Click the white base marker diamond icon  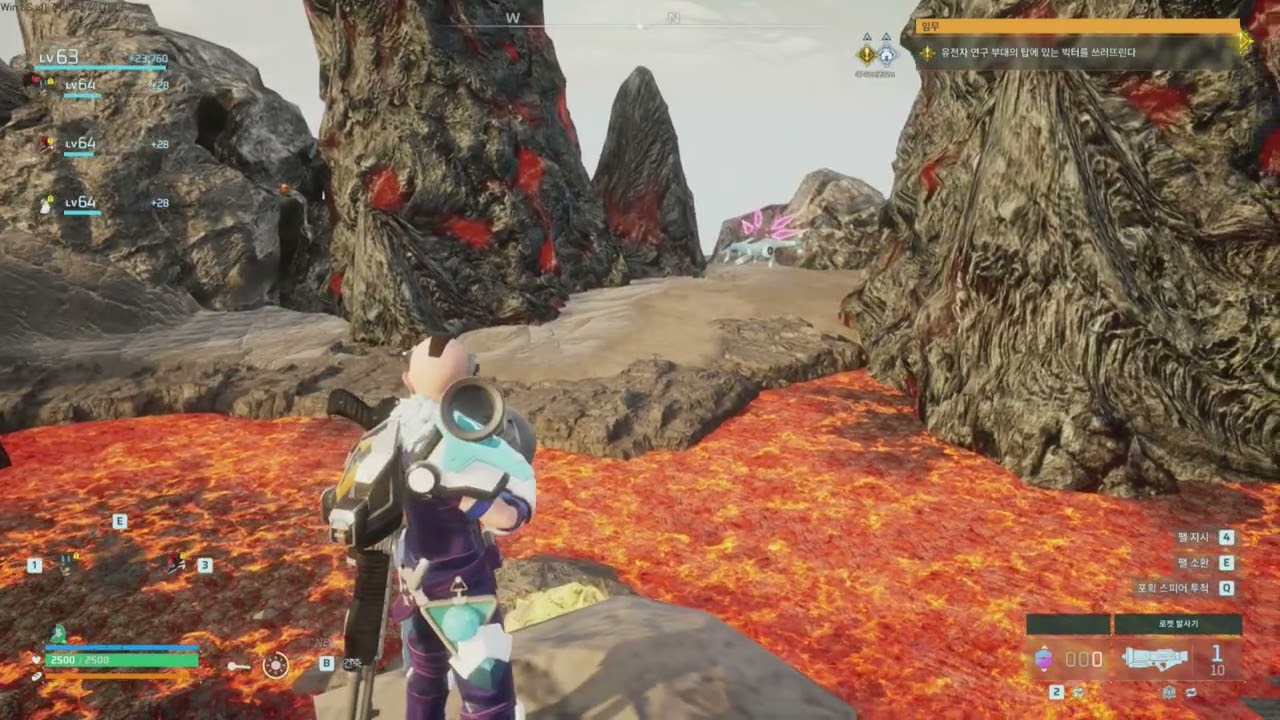pos(886,54)
